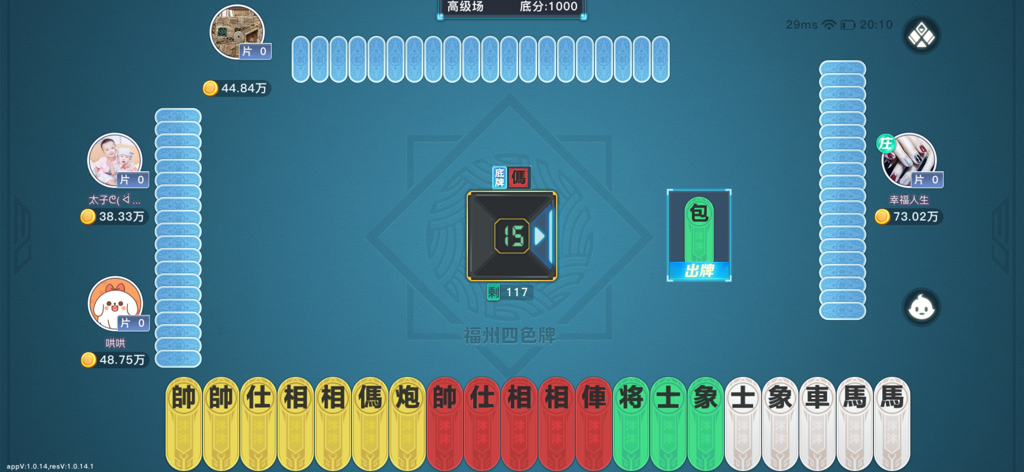Screen dimensions: 1024x472
Task: View player 幸福人生's avatar profile
Action: (x=909, y=159)
